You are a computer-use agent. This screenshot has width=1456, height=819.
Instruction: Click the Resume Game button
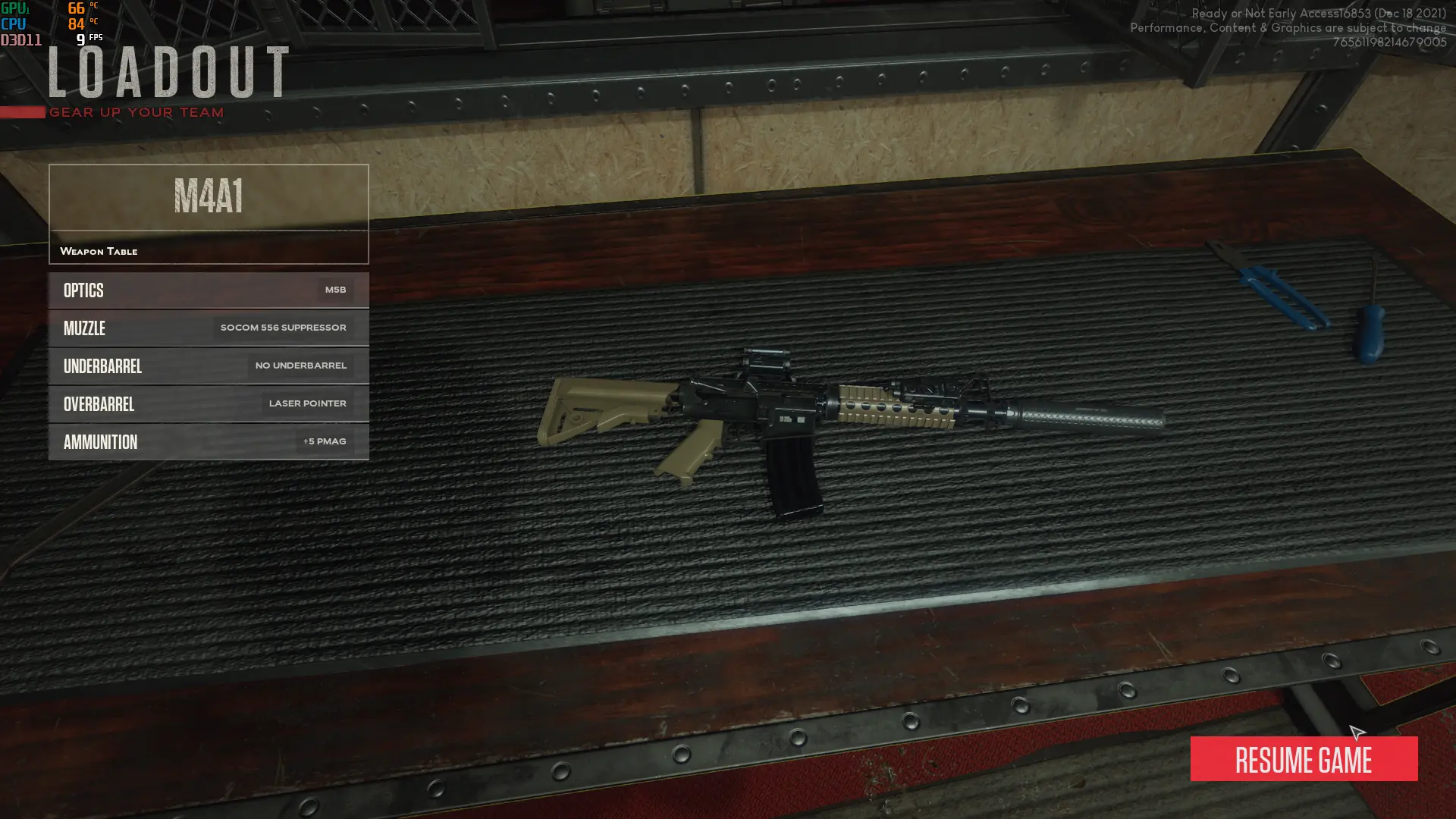(x=1303, y=759)
